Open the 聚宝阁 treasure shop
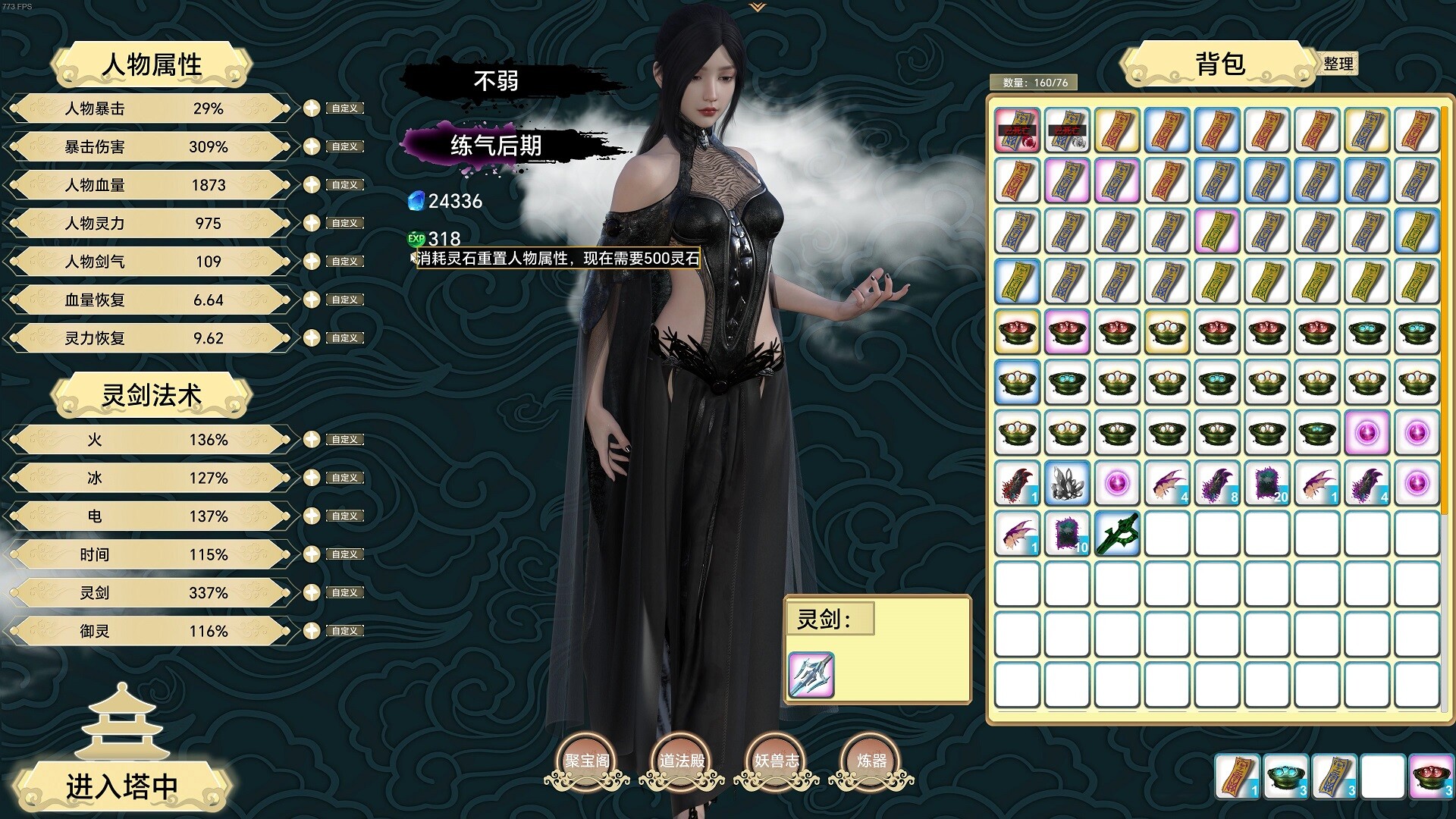Viewport: 1456px width, 819px height. 587,761
